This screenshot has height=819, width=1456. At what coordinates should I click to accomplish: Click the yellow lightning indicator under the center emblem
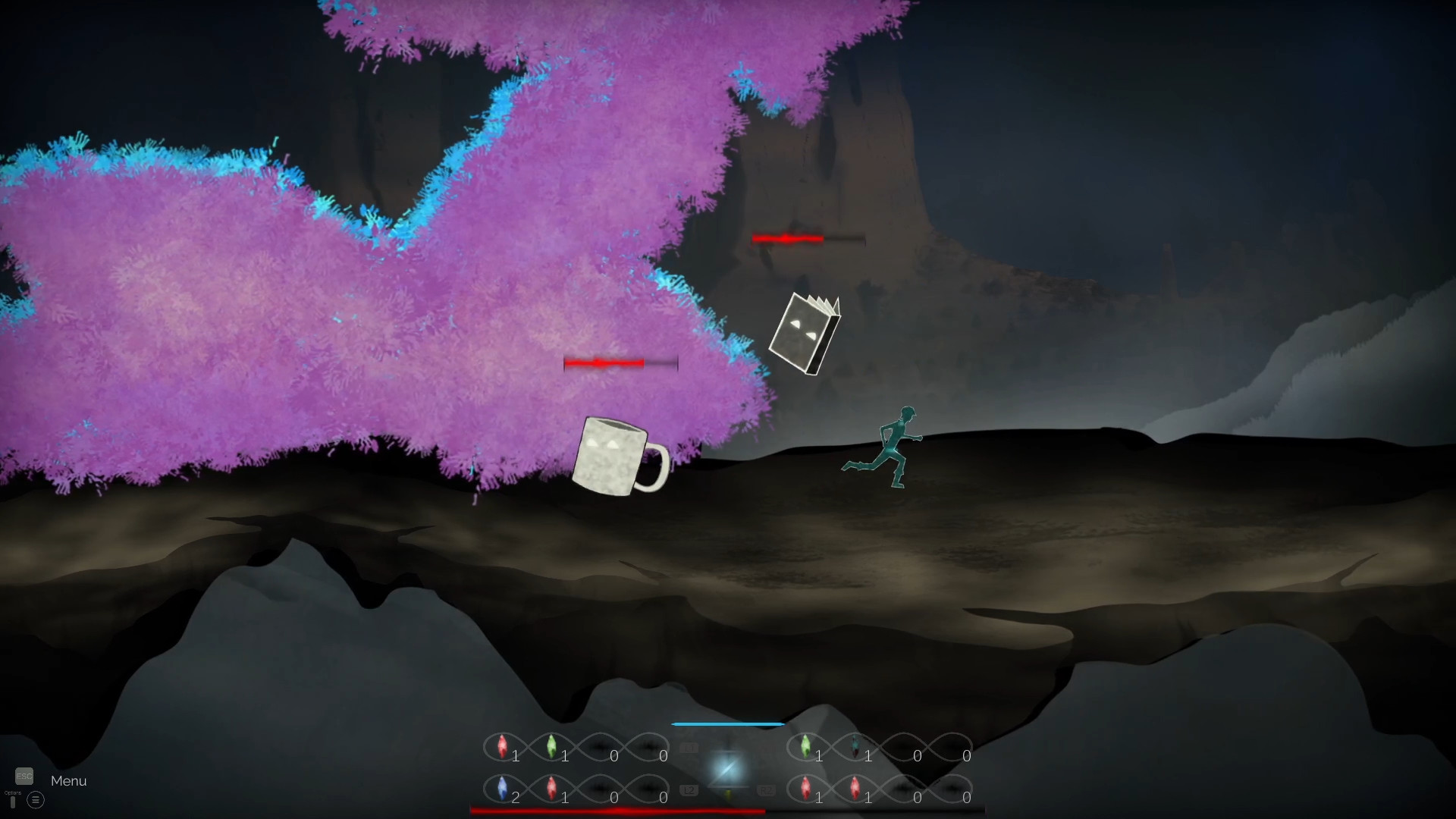click(x=730, y=795)
